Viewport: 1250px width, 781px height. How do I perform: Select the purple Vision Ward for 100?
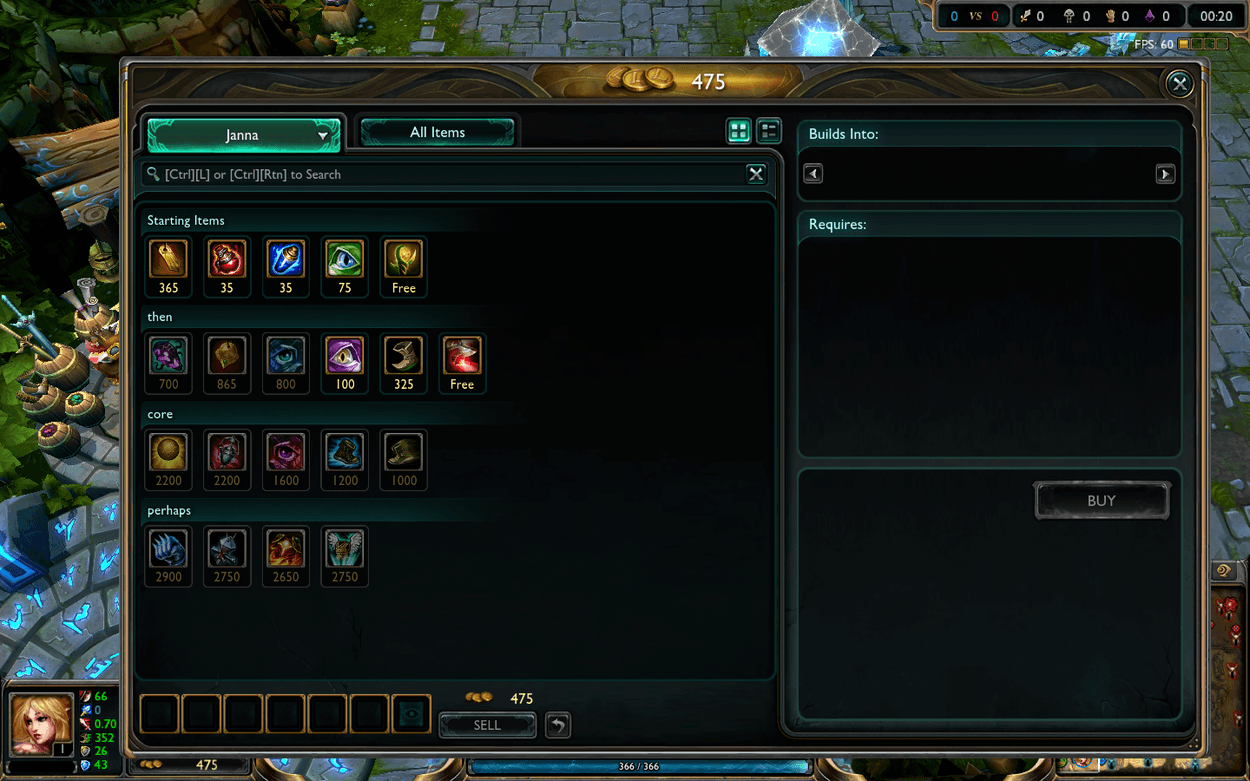(345, 356)
